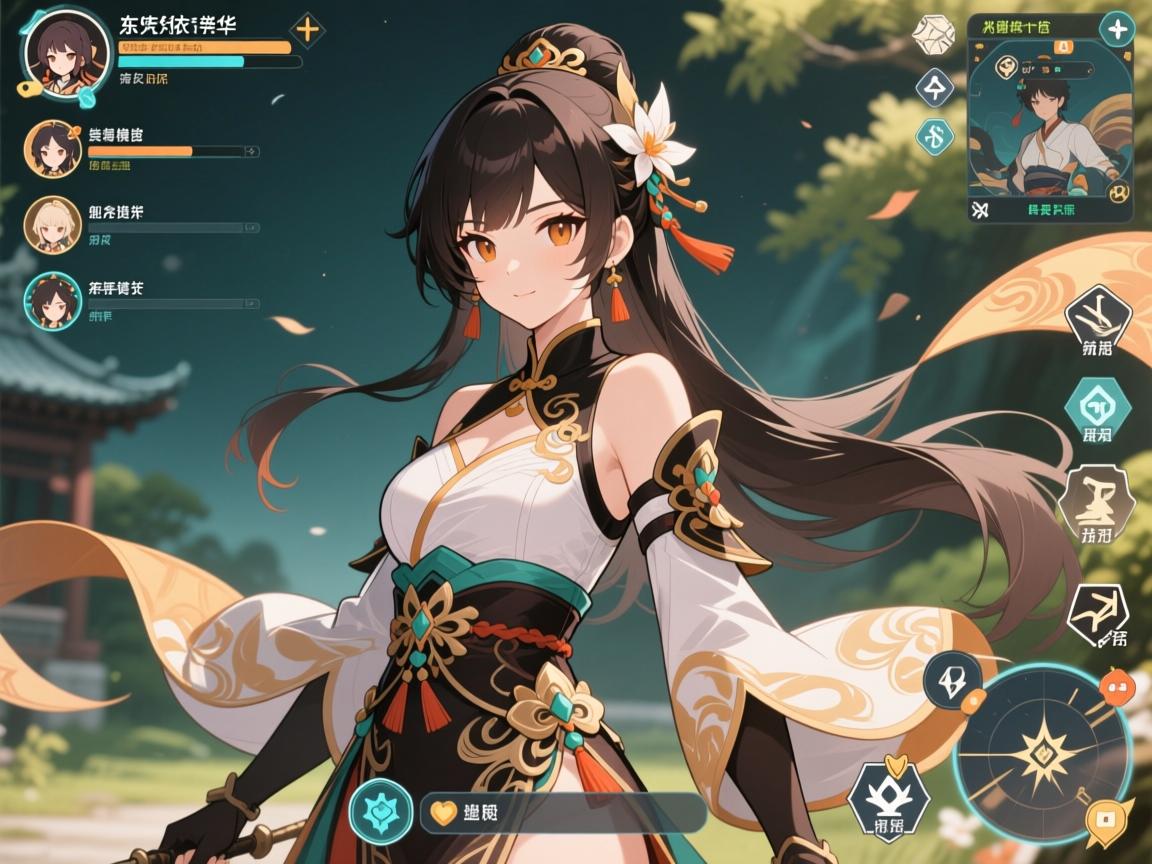
Task: Click the crossed-swords icon below the character card
Action: pos(979,210)
